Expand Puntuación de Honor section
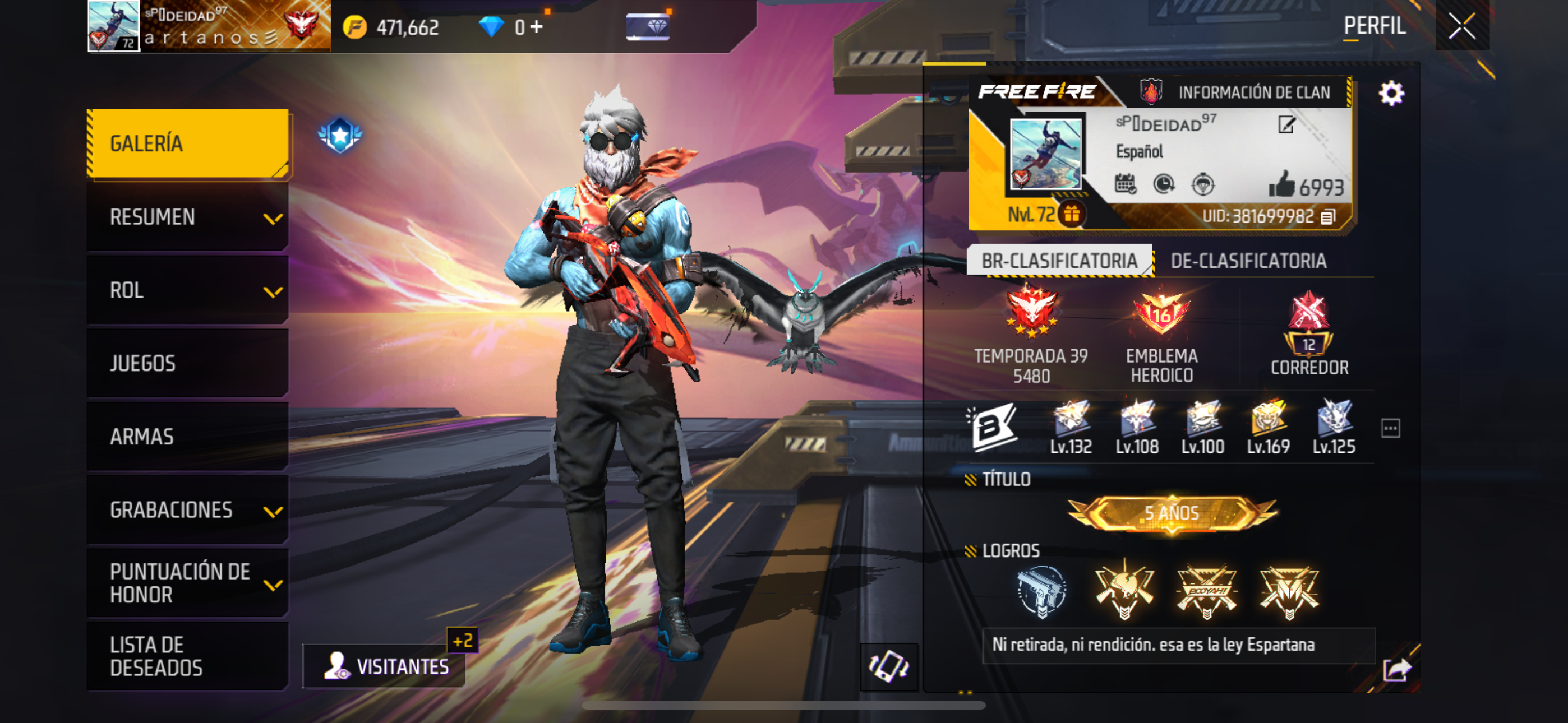 point(187,583)
